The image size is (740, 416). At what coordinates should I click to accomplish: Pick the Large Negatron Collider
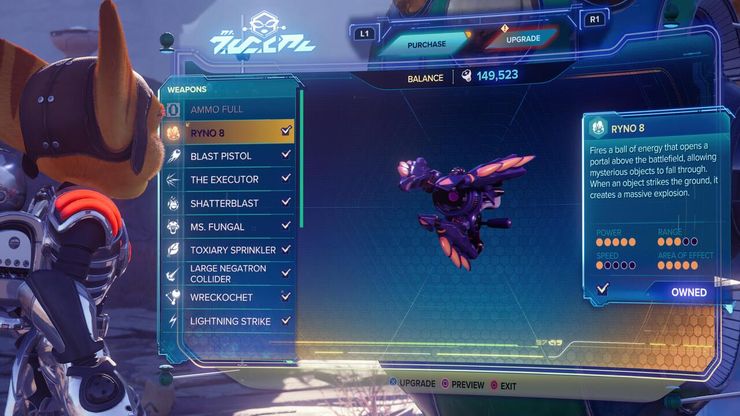[228, 273]
